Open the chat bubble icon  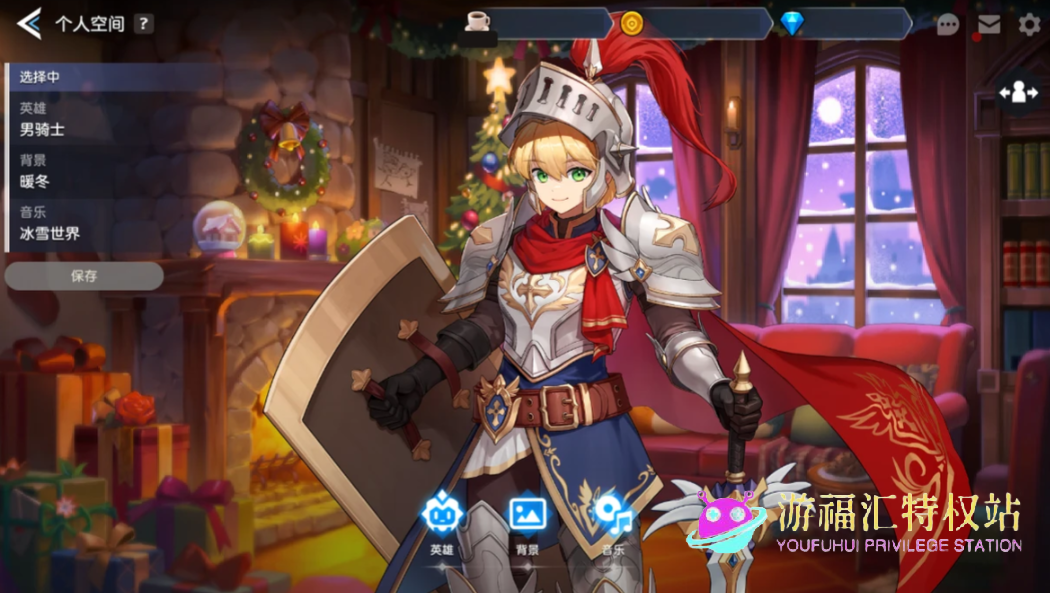[947, 25]
